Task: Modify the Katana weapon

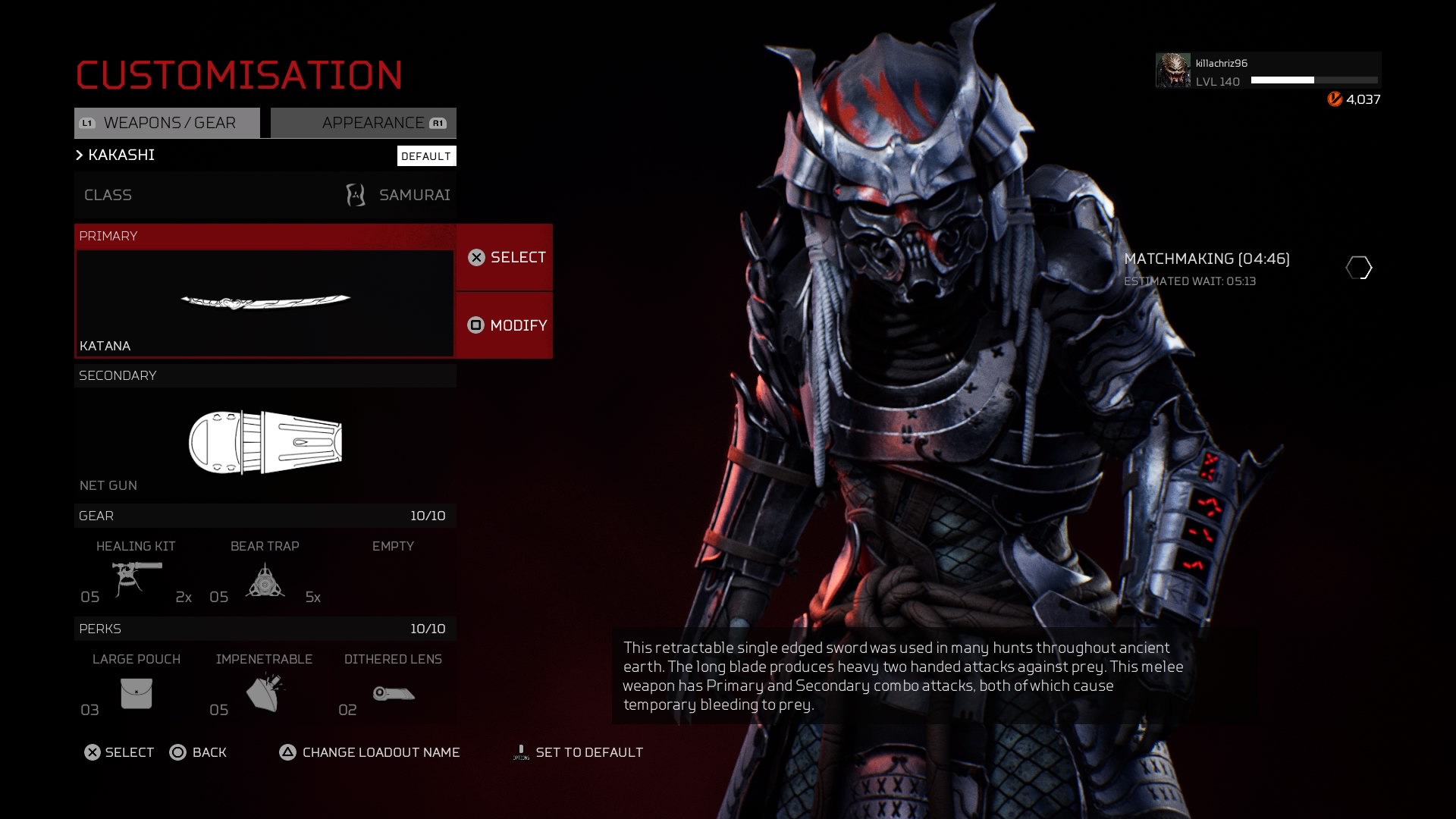Action: click(505, 325)
